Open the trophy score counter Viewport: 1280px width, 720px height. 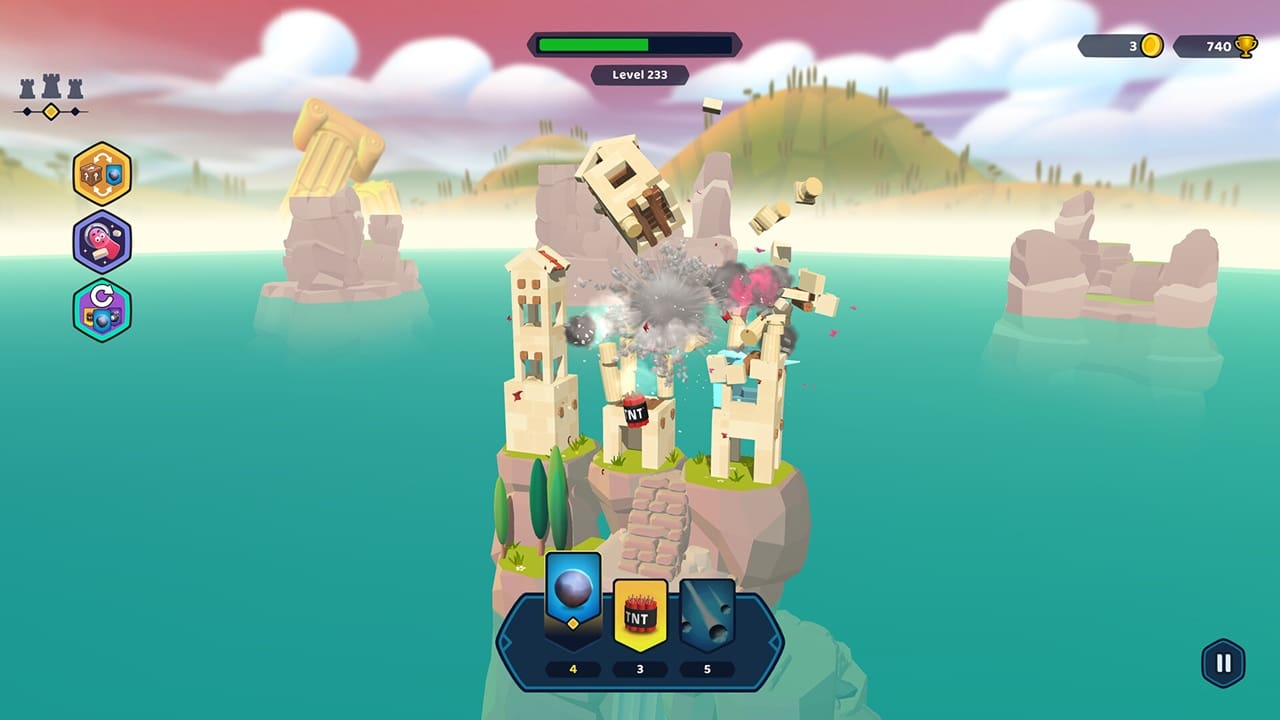[1215, 44]
